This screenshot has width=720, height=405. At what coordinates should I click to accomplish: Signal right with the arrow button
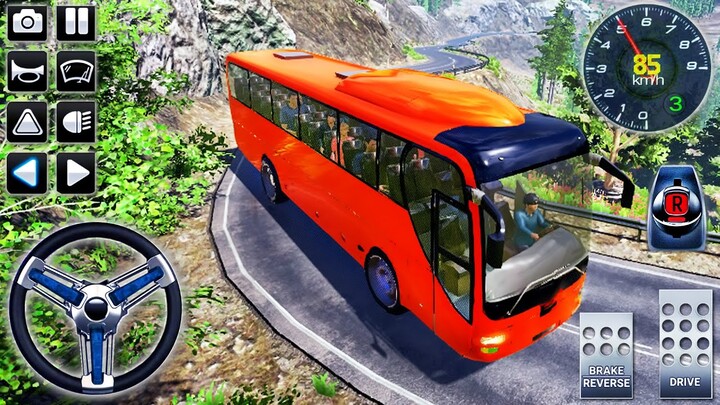[76, 172]
